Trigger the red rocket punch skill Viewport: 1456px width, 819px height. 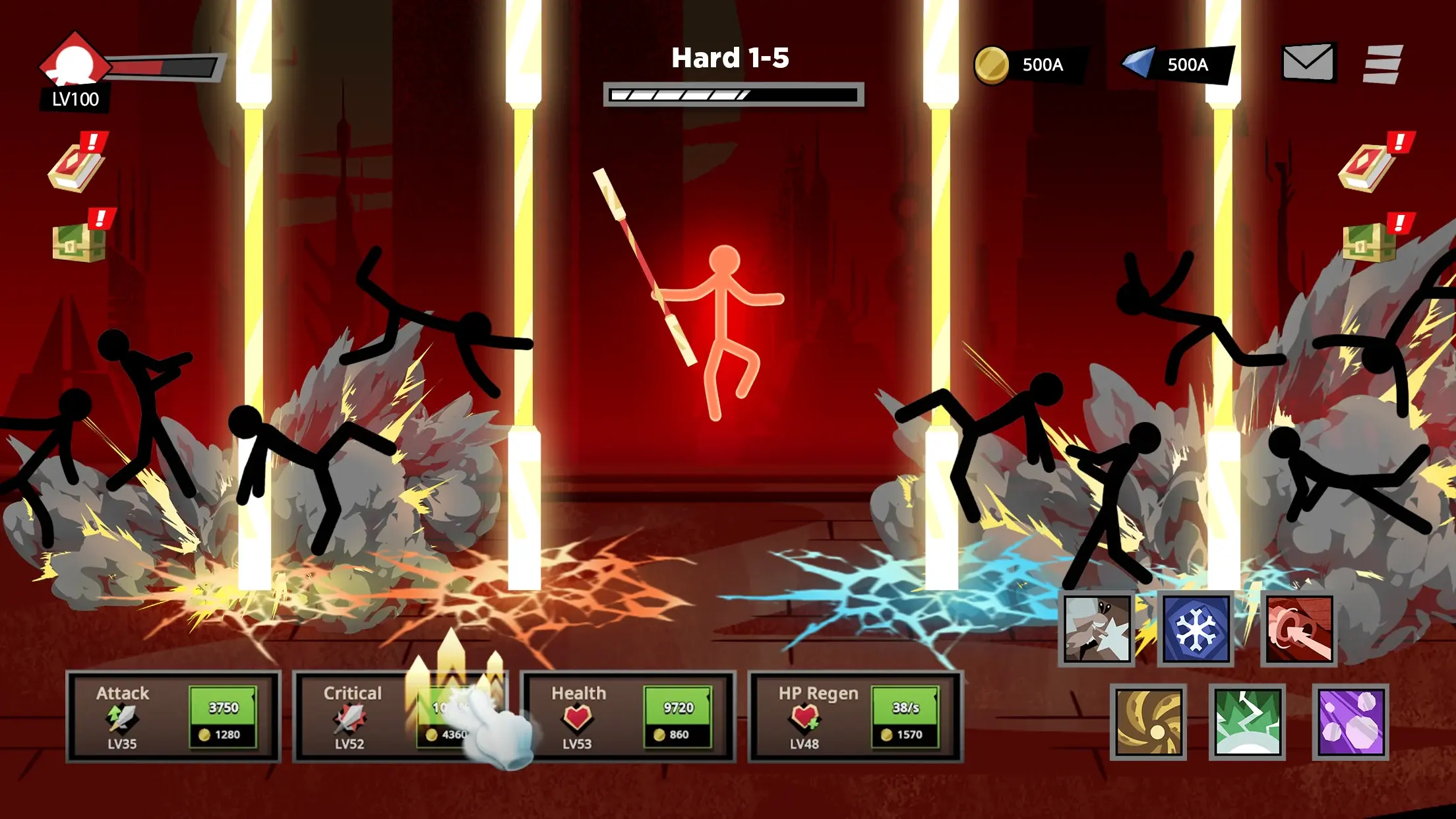(1299, 629)
